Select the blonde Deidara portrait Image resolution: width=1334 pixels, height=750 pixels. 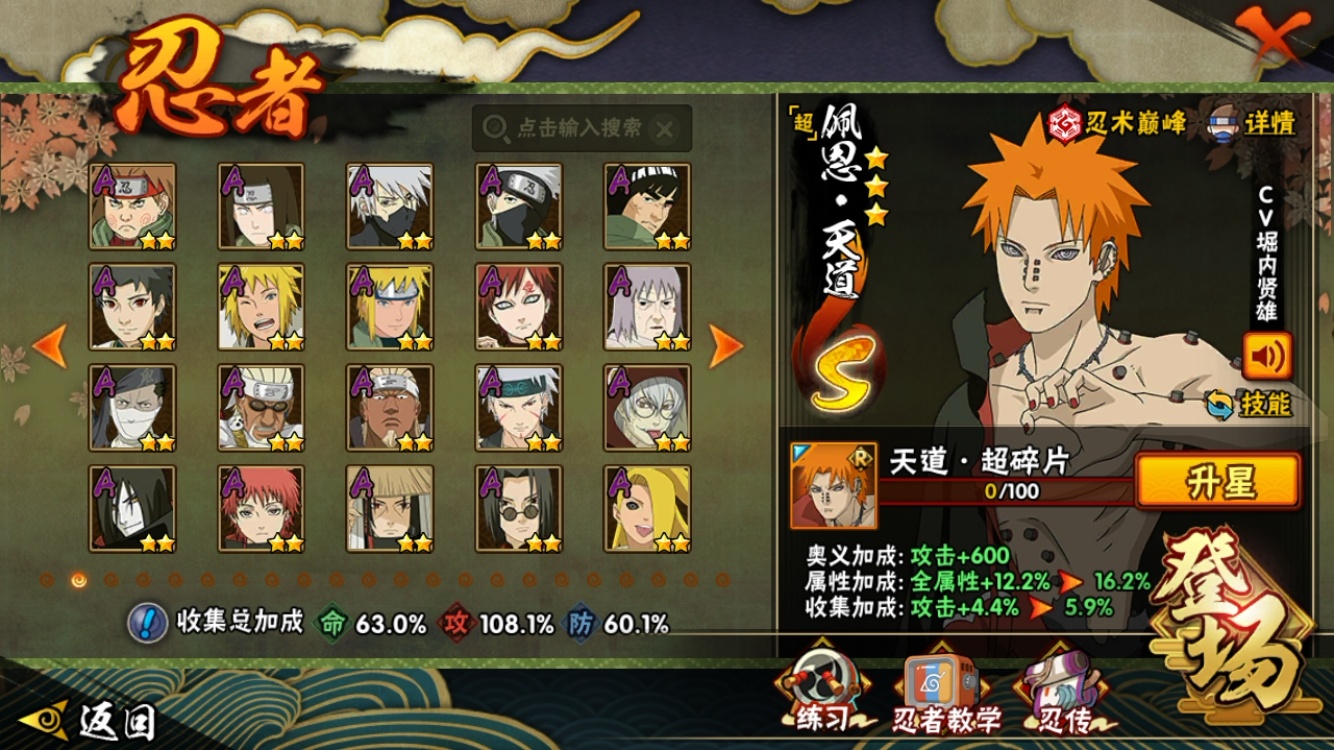click(x=647, y=508)
